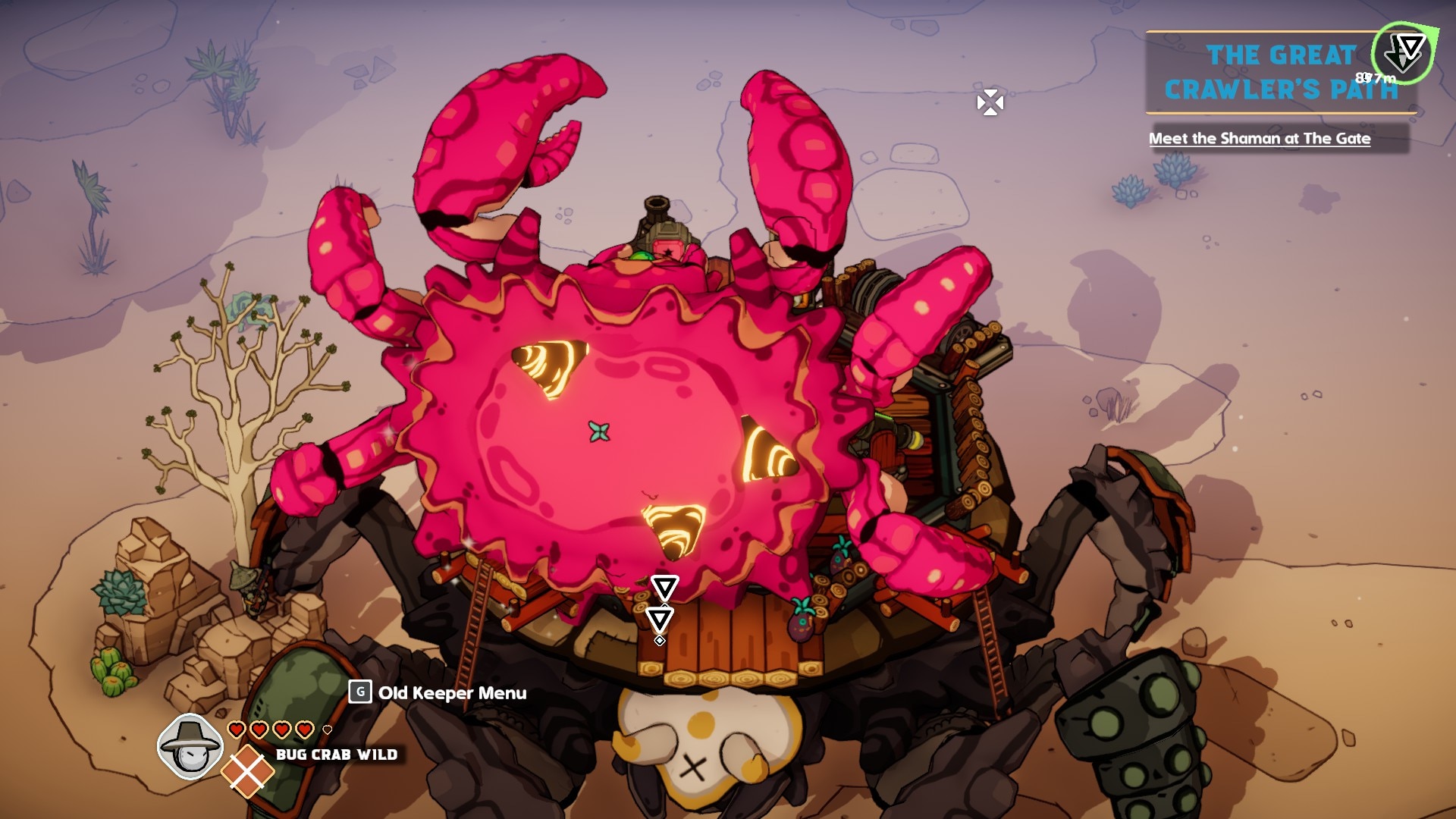Activate the orange diamond ability icon
The height and width of the screenshot is (819, 1456).
247,771
